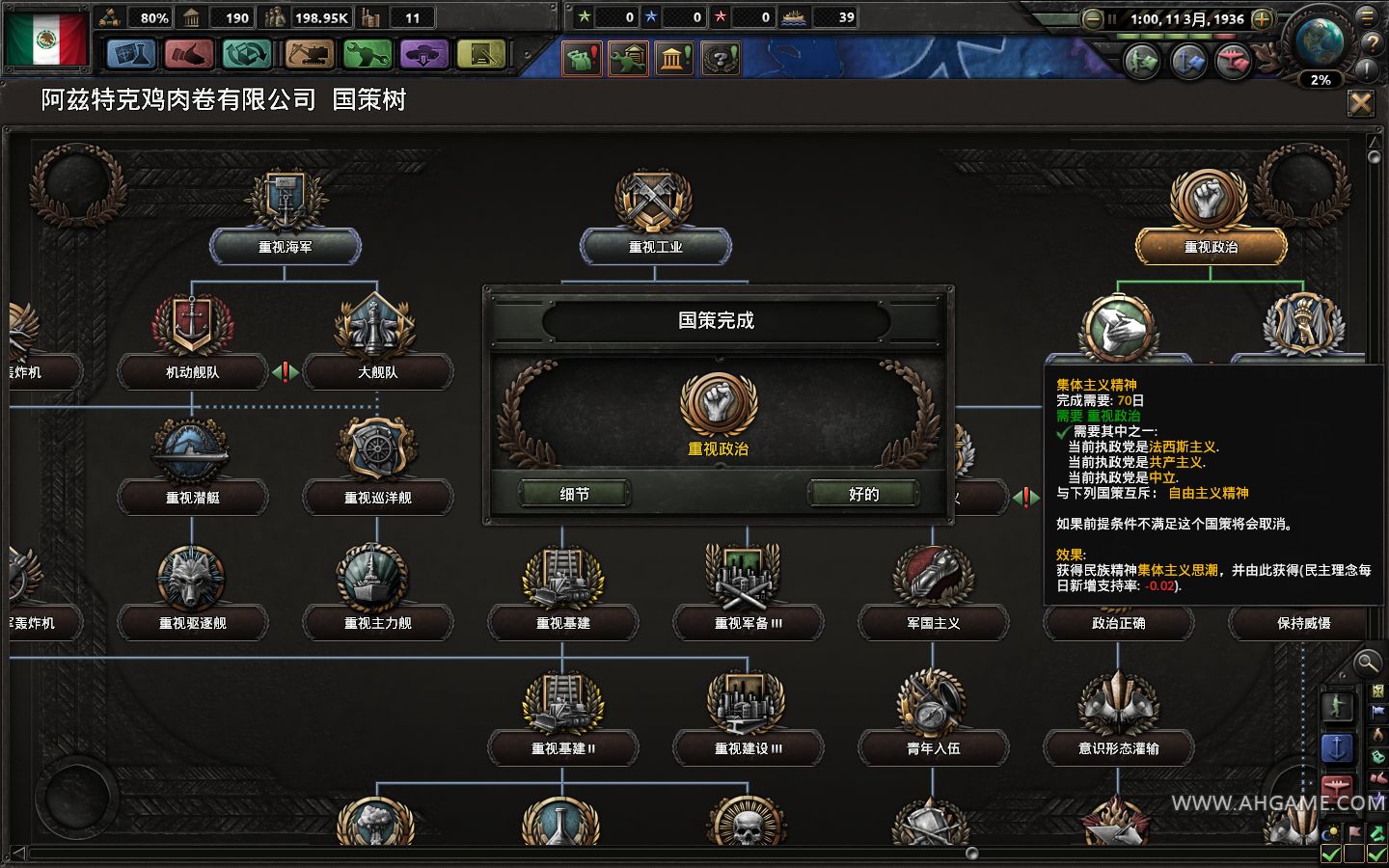The width and height of the screenshot is (1389, 868).
Task: Select the construction excavator icon
Action: click(308, 56)
